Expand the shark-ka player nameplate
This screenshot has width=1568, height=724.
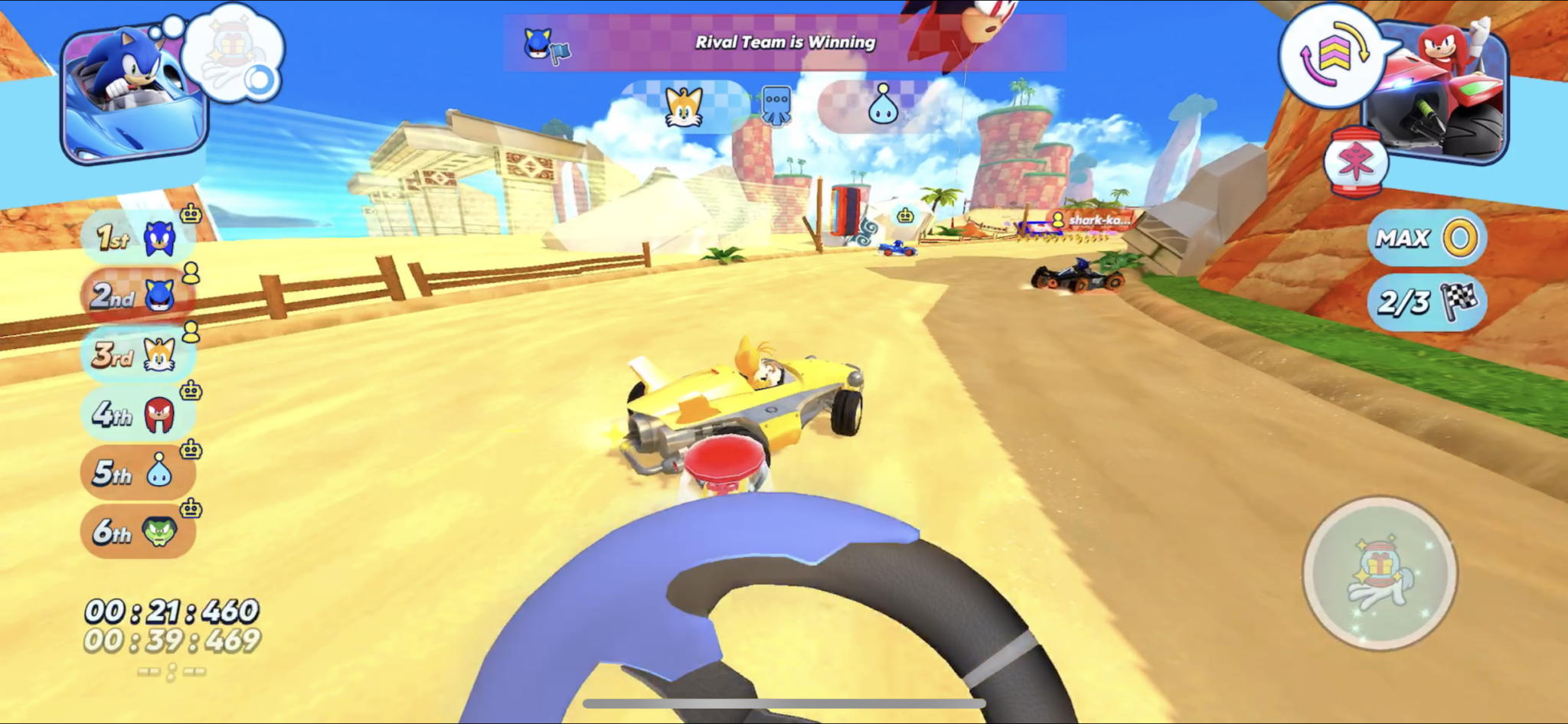[x=1093, y=219]
